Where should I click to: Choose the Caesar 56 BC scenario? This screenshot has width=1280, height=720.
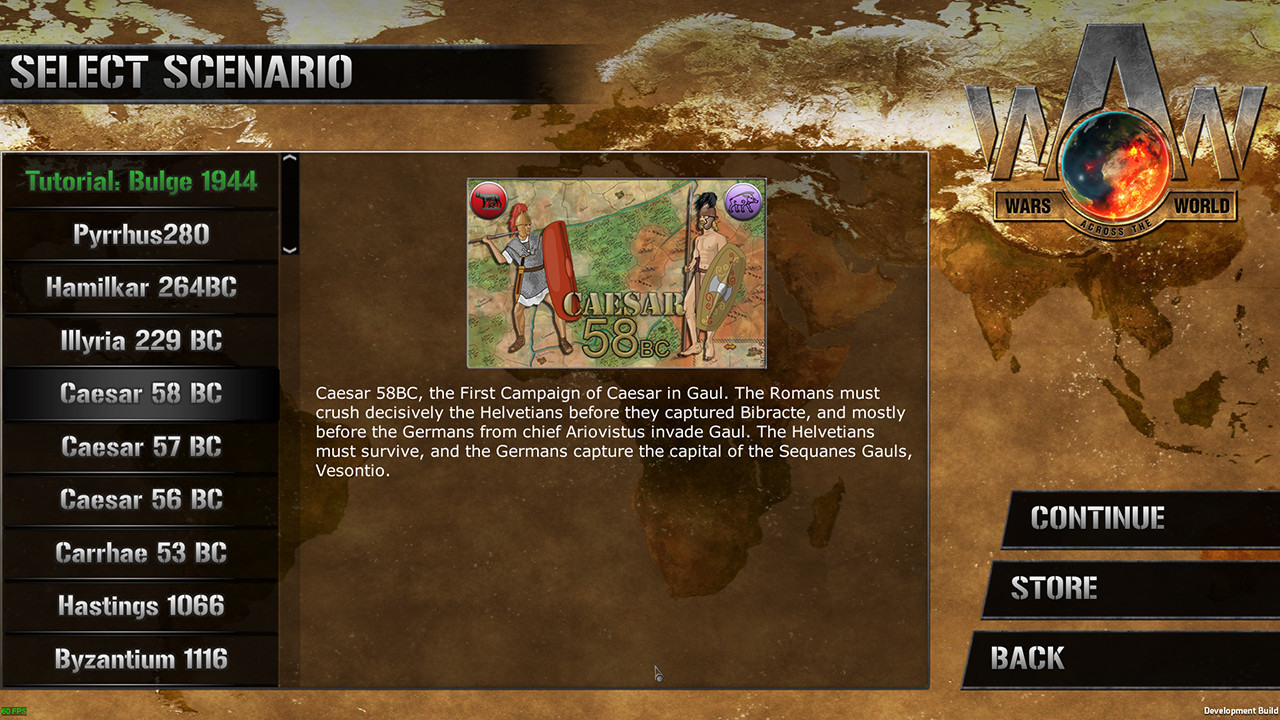tap(140, 500)
